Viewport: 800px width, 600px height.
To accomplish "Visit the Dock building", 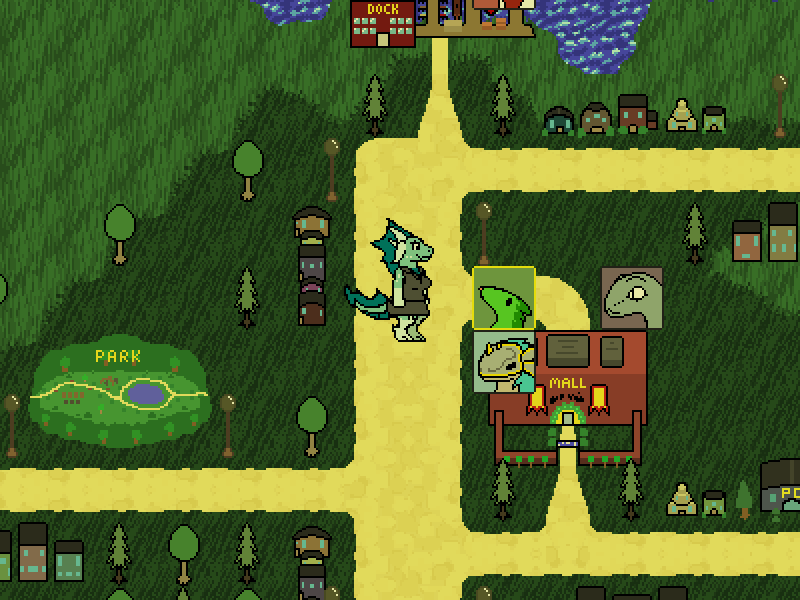I will [382, 23].
